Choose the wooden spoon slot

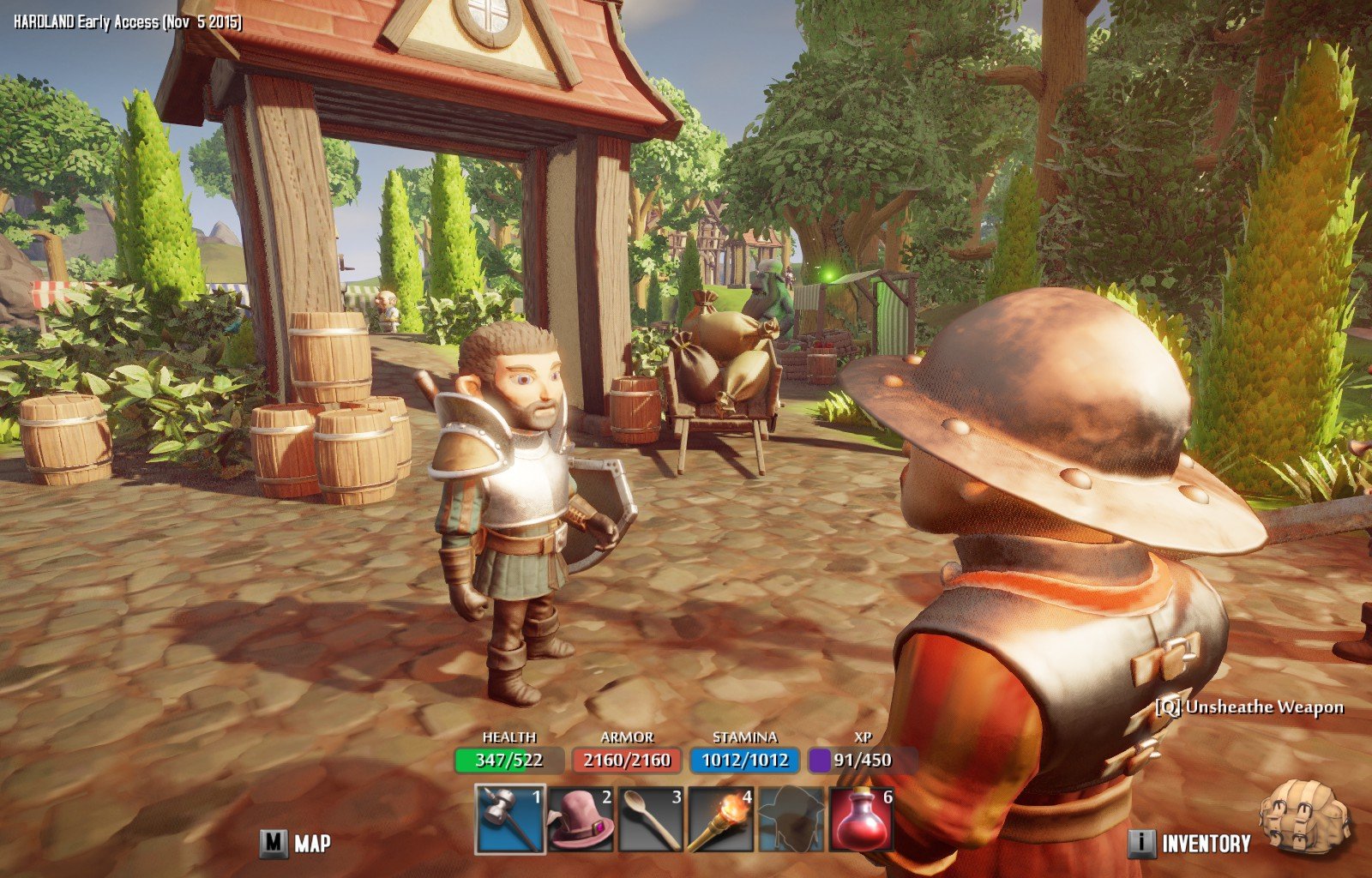[651, 820]
